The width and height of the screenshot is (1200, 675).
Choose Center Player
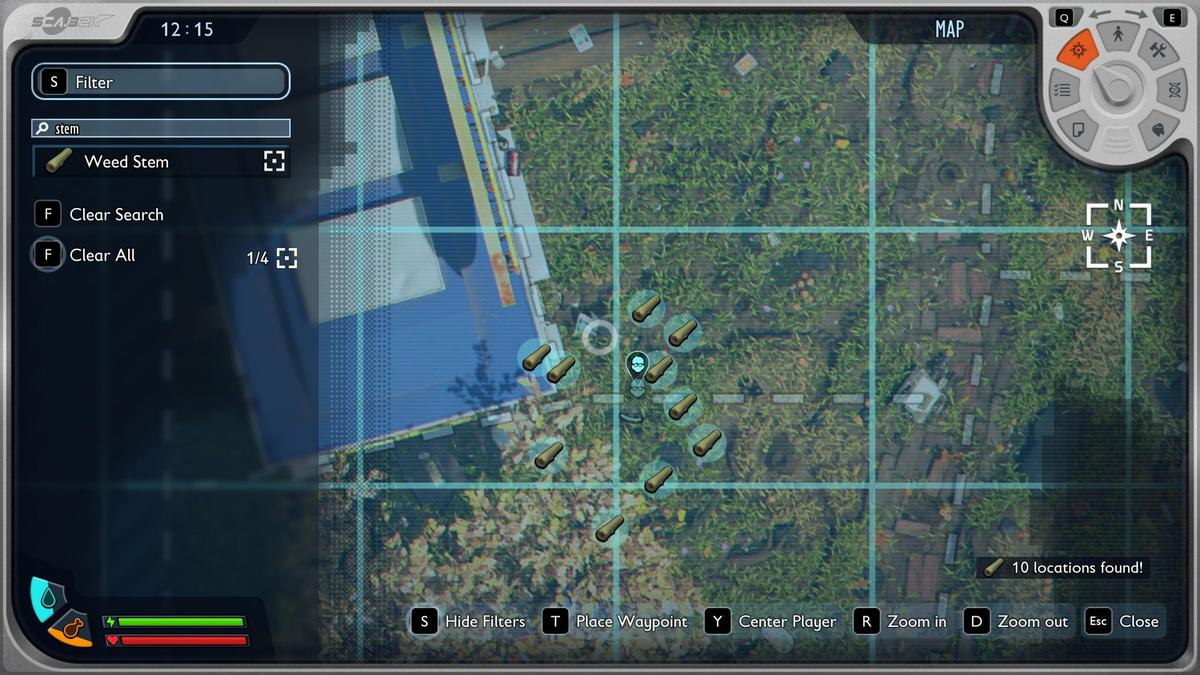click(771, 621)
